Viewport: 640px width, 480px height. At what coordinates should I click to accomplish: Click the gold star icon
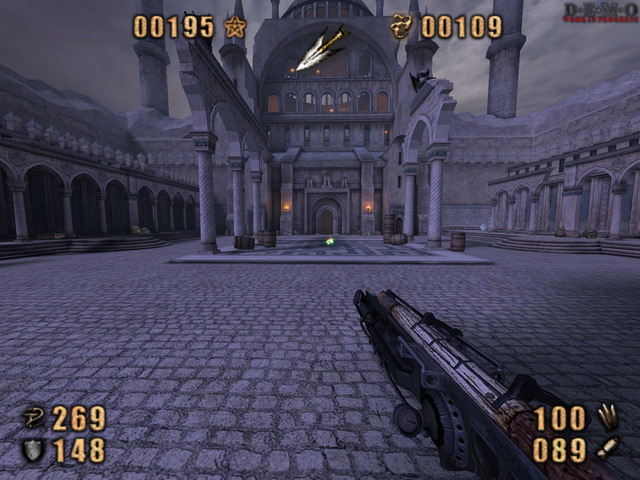pyautogui.click(x=235, y=27)
